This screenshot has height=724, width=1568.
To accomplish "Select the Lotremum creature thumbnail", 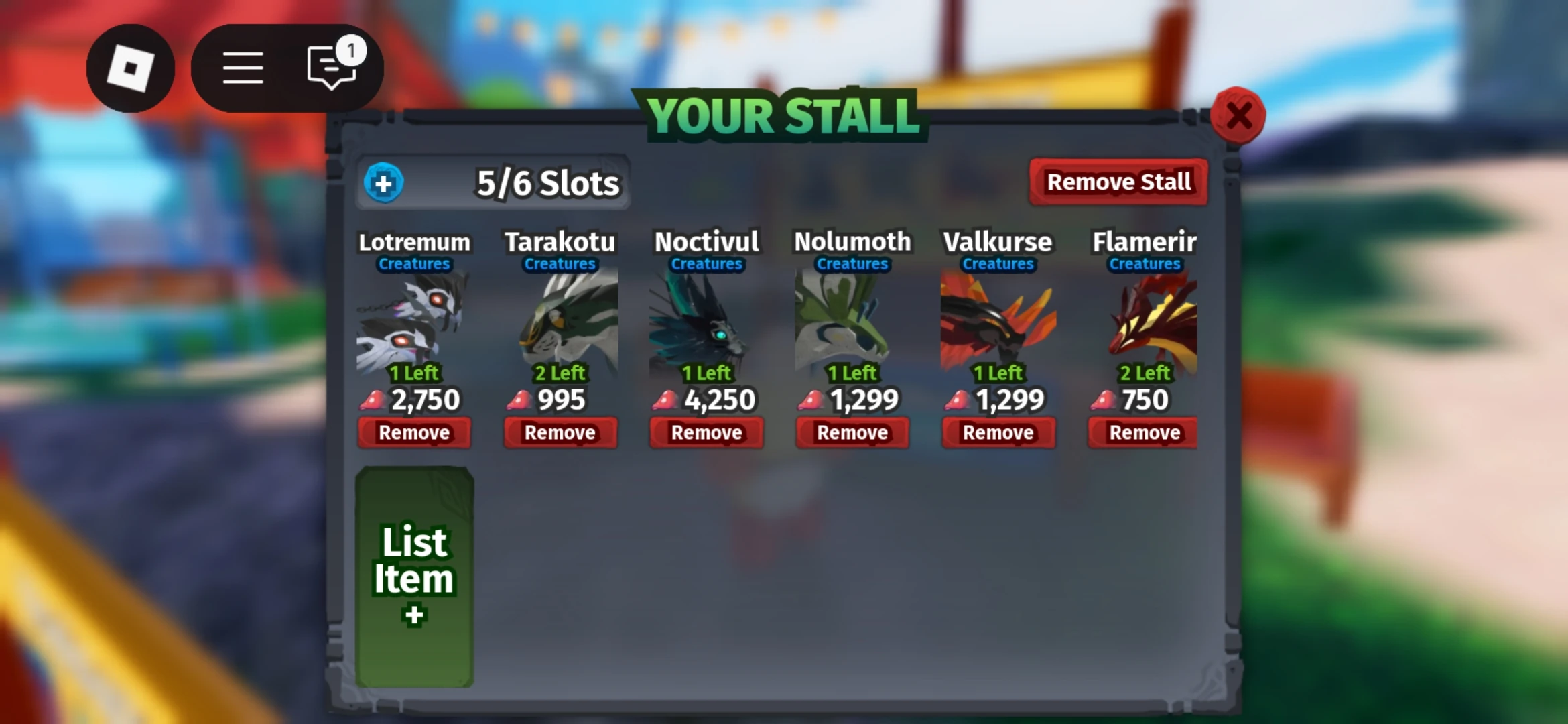I will (415, 322).
